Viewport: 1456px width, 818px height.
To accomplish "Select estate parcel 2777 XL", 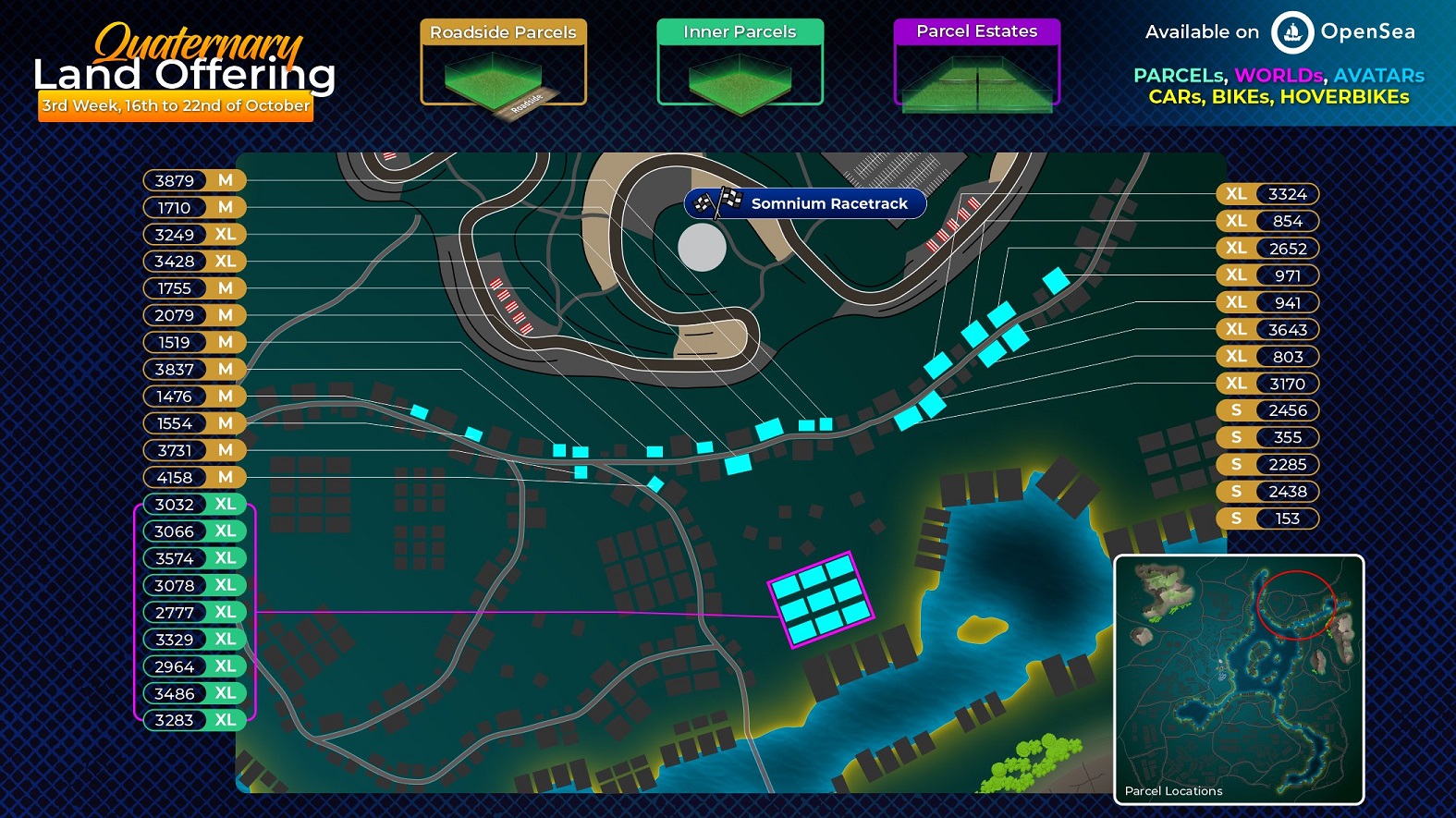I will (x=194, y=612).
